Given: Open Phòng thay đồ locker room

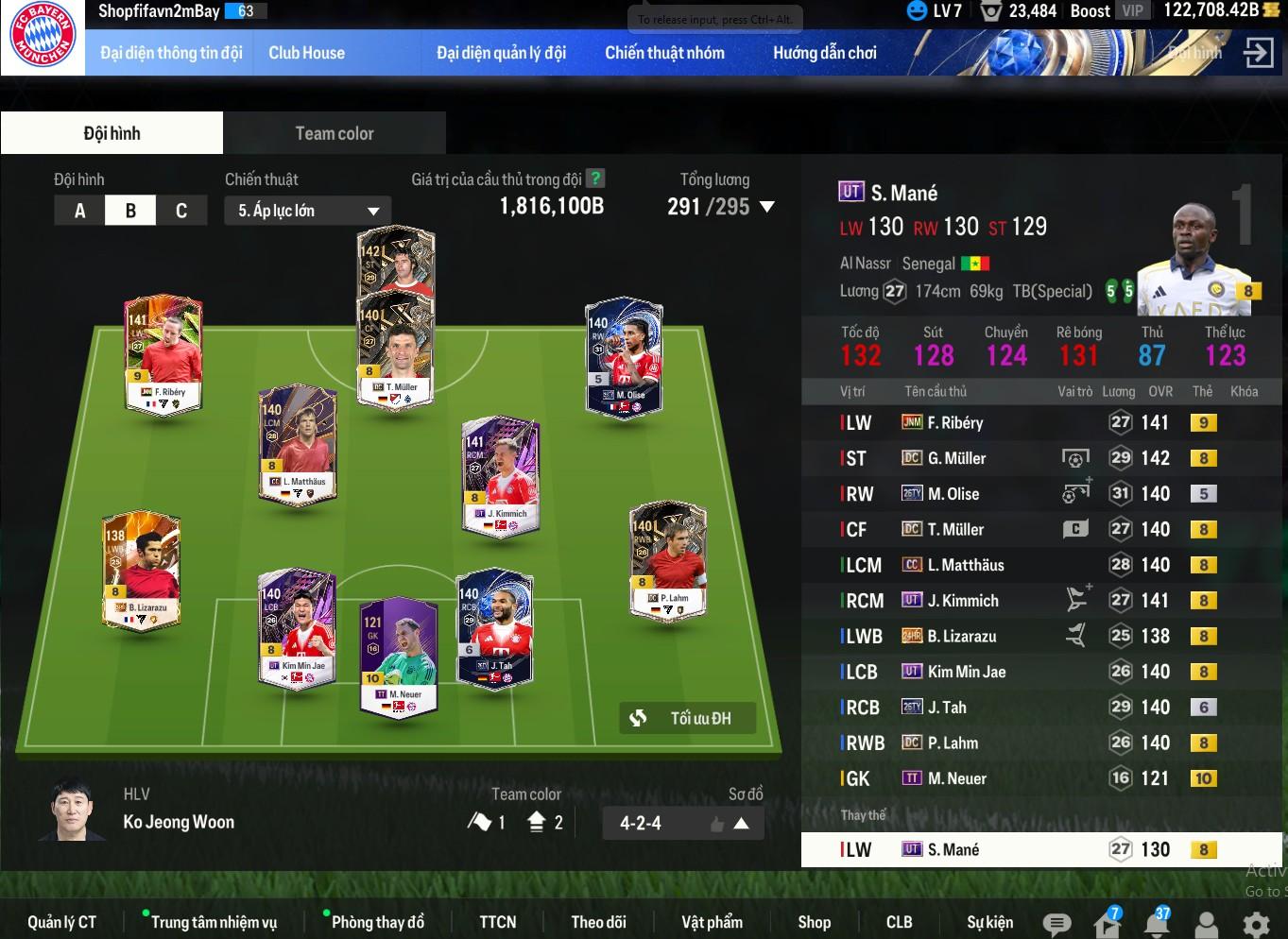Looking at the screenshot, I should pyautogui.click(x=377, y=922).
